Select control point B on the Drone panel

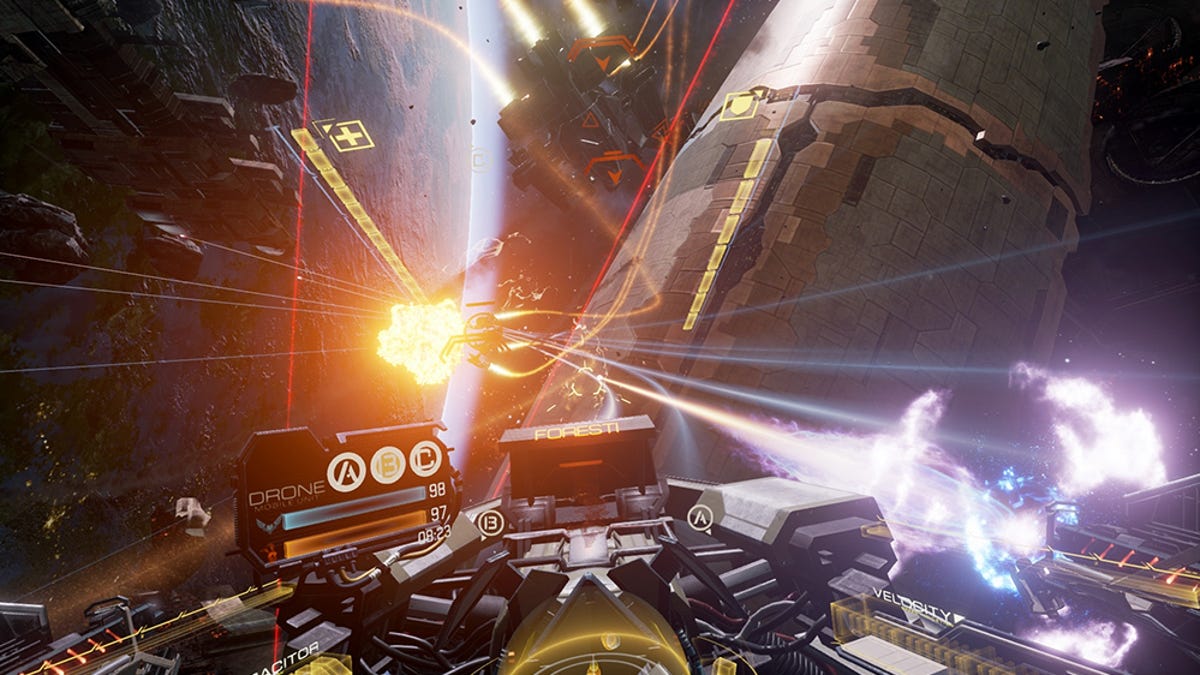click(x=387, y=465)
